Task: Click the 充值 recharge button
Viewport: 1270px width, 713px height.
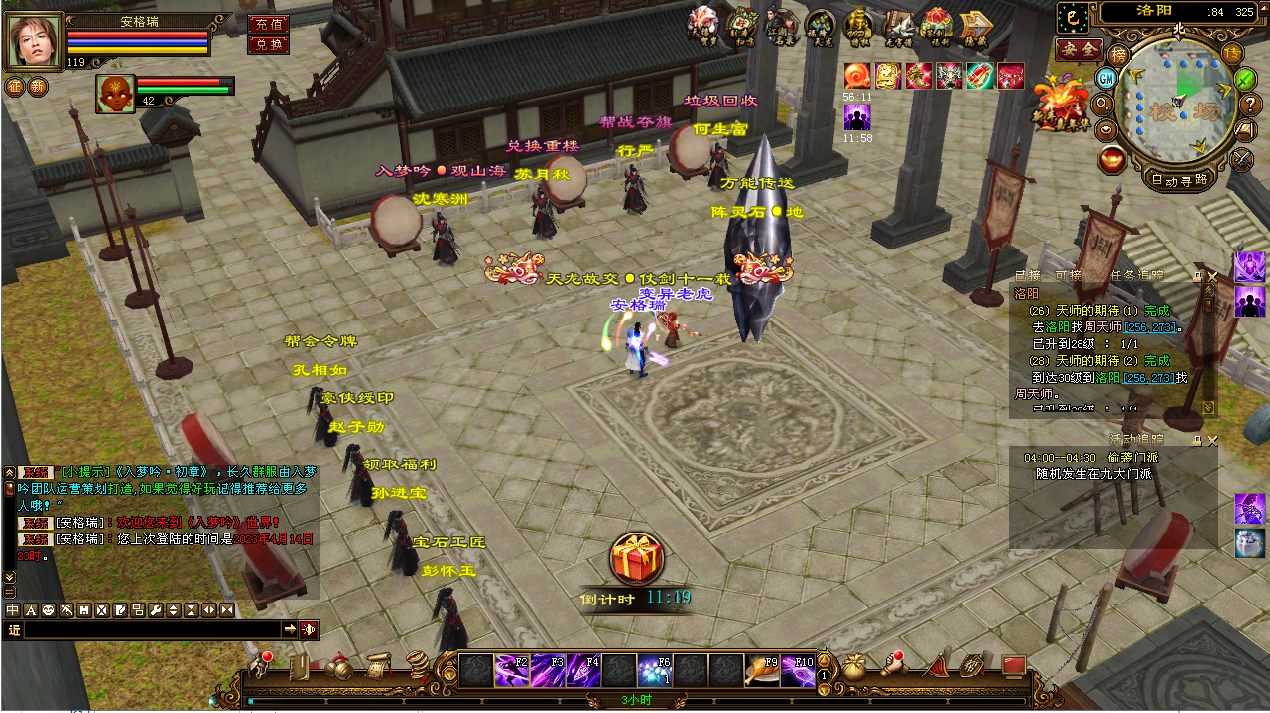Action: [268, 24]
